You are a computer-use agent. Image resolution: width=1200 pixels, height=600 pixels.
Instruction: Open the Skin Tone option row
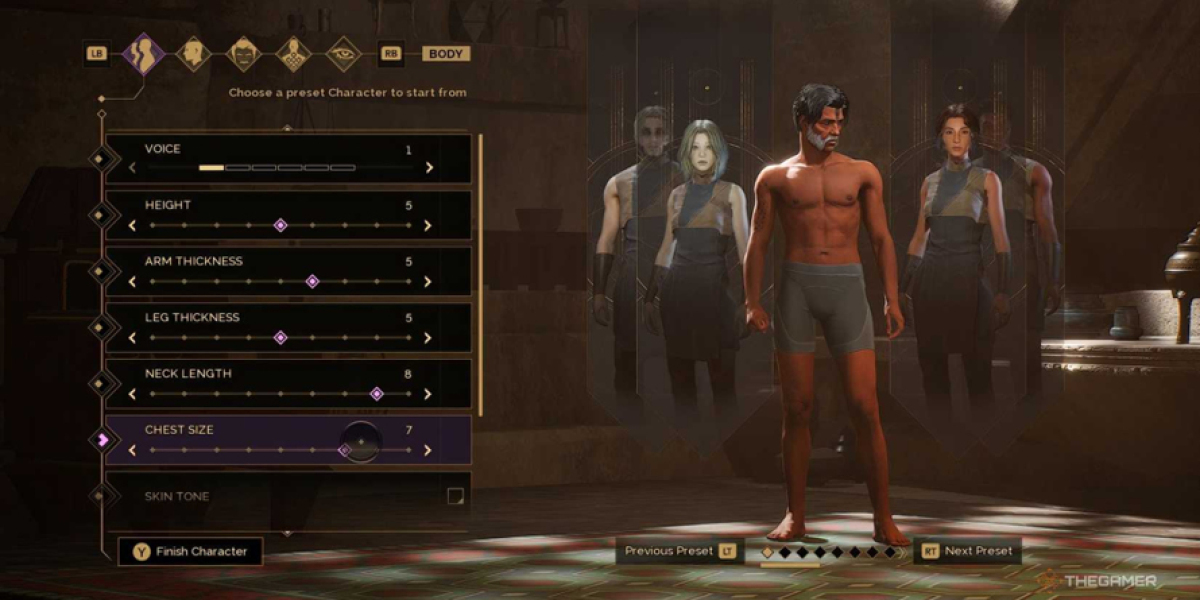pos(288,496)
